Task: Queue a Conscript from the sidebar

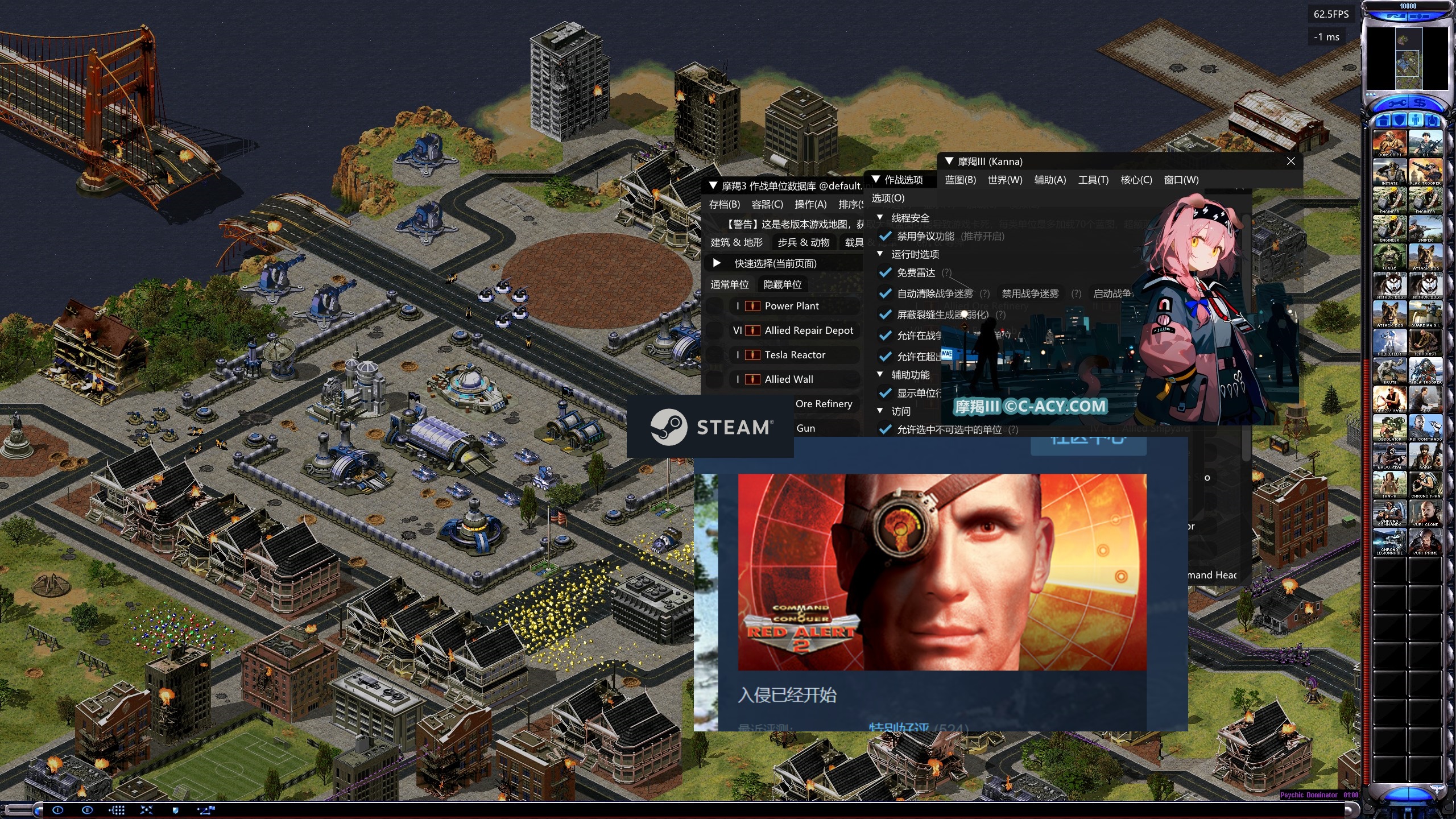Action: point(1389,142)
